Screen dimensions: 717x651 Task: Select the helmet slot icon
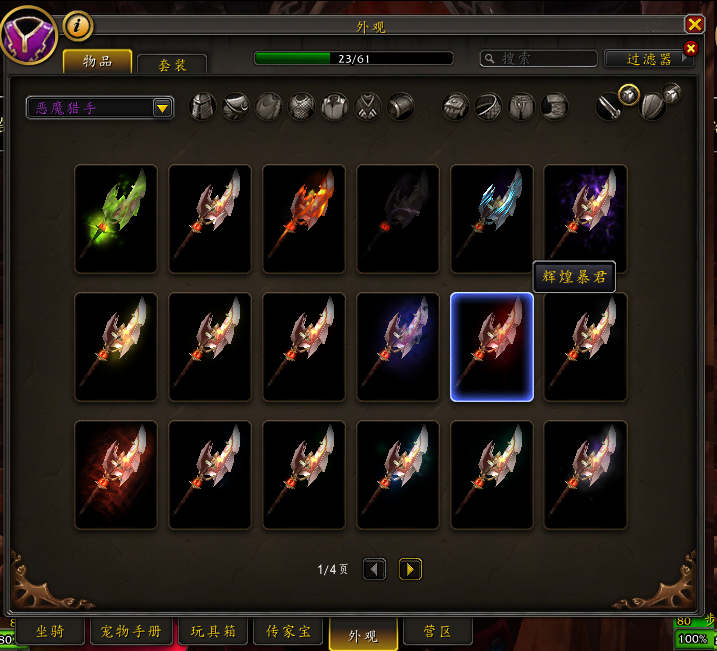tap(203, 107)
